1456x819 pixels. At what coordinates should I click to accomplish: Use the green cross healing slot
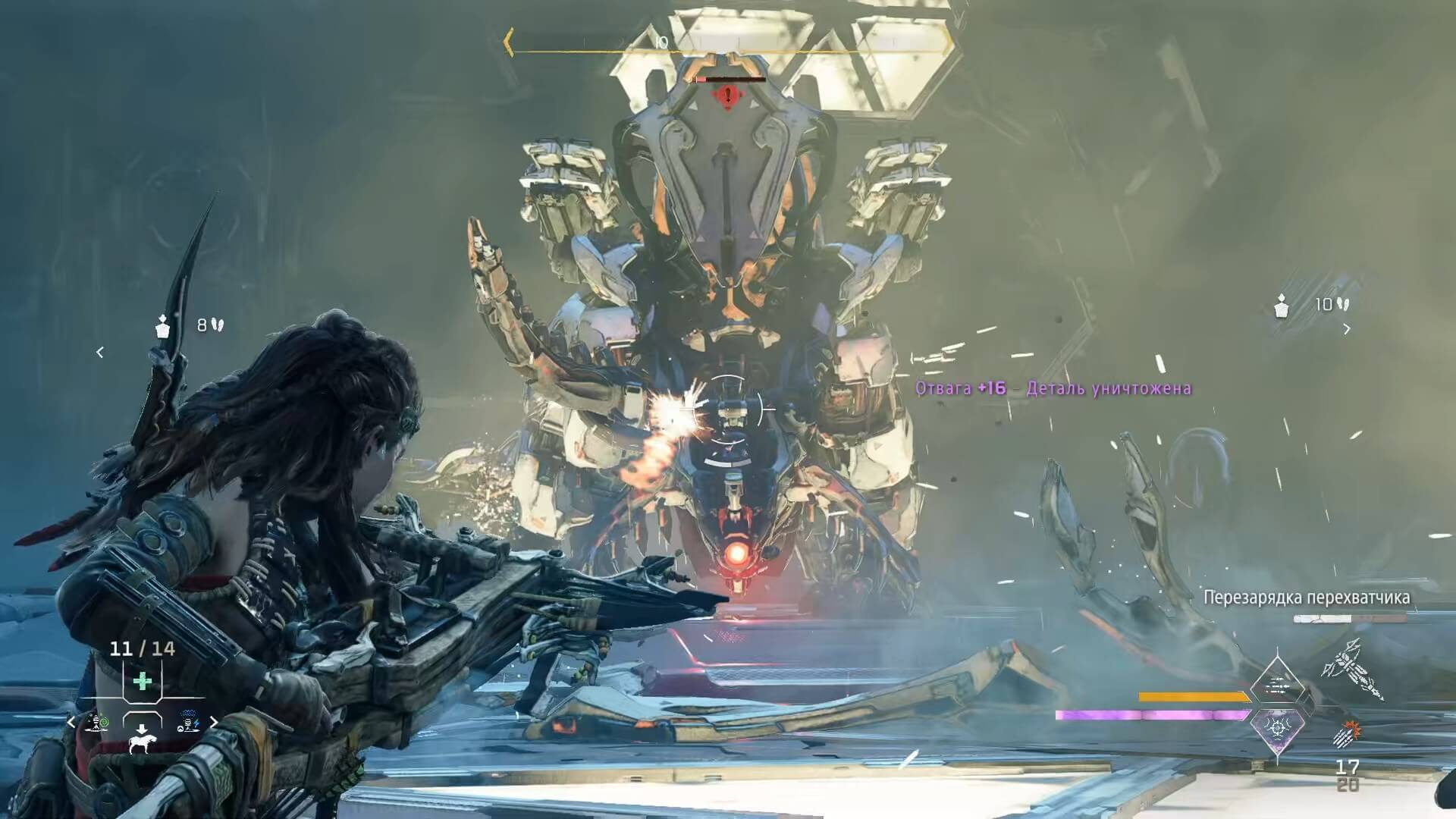coord(142,681)
